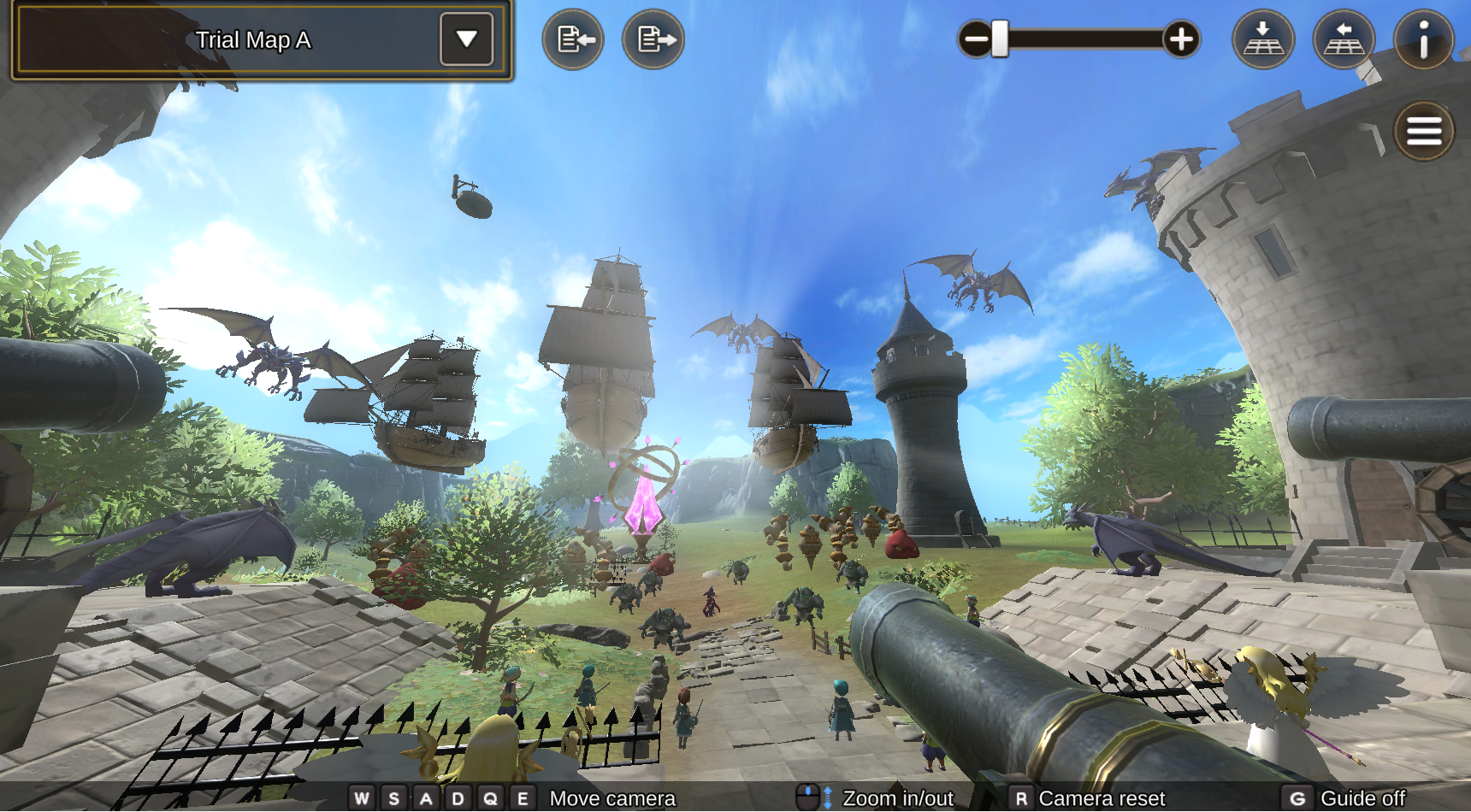Decrease the slider with the minus button
This screenshot has width=1471, height=812.
[x=975, y=39]
